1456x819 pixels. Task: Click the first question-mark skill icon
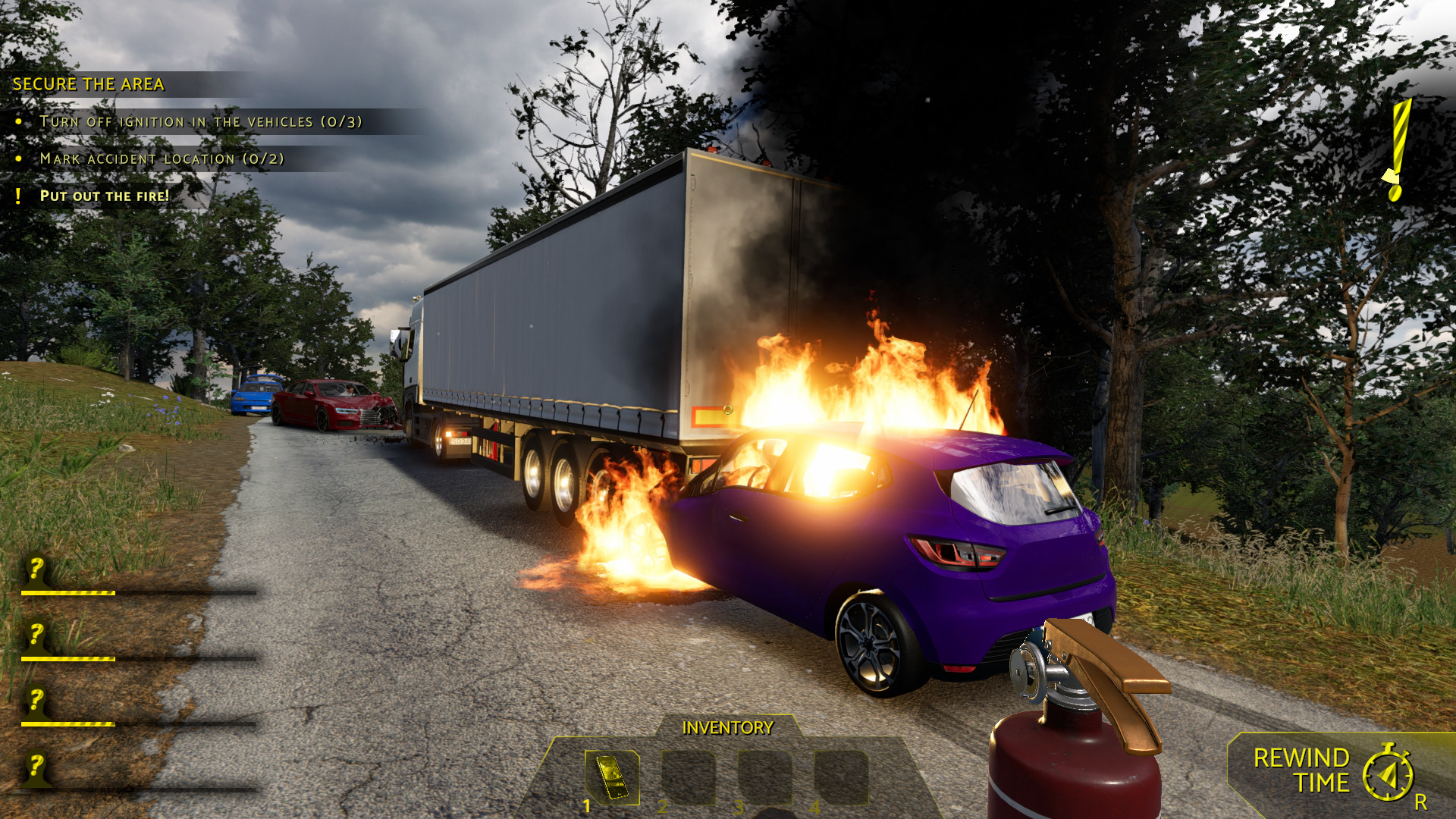click(34, 566)
